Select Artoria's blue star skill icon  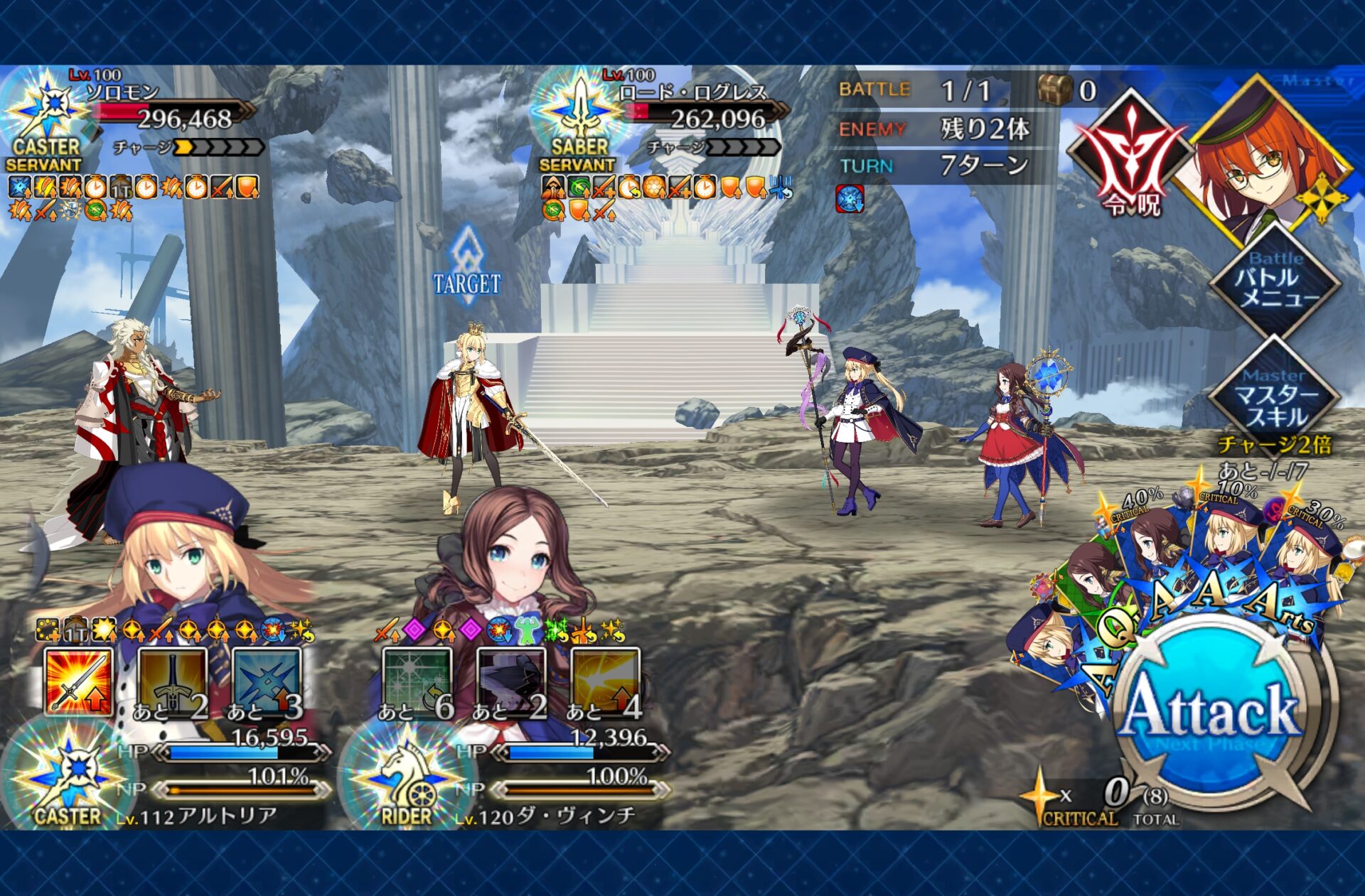point(267,682)
